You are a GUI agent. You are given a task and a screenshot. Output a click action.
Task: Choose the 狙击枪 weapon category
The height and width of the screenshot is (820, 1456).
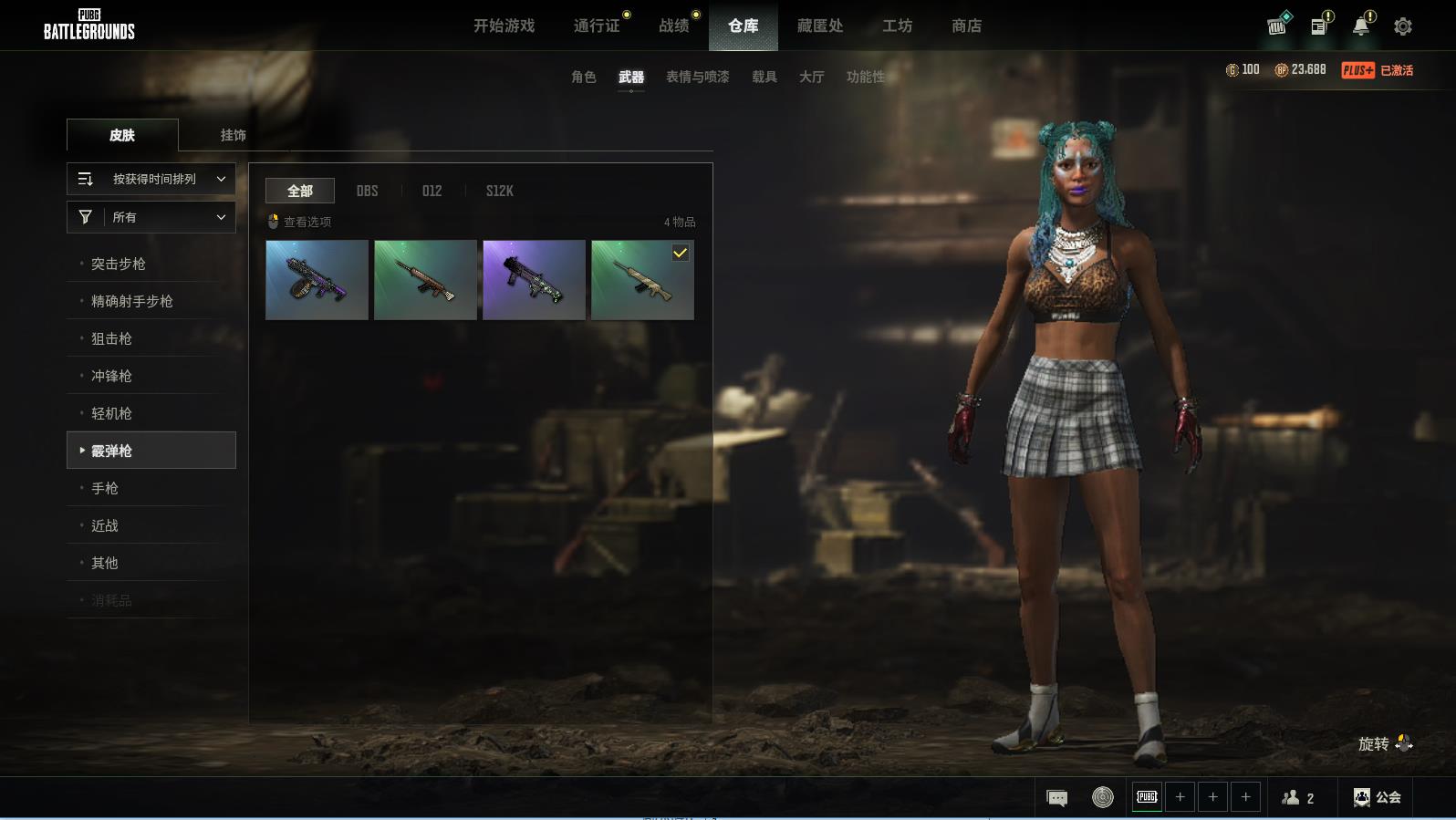111,338
